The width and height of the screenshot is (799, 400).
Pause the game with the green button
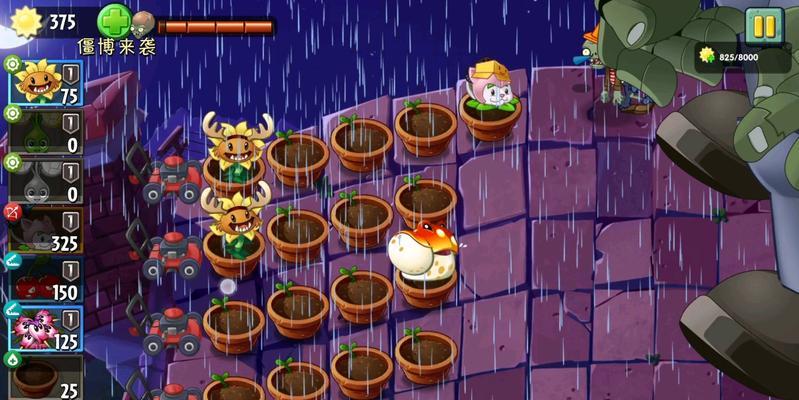[763, 26]
